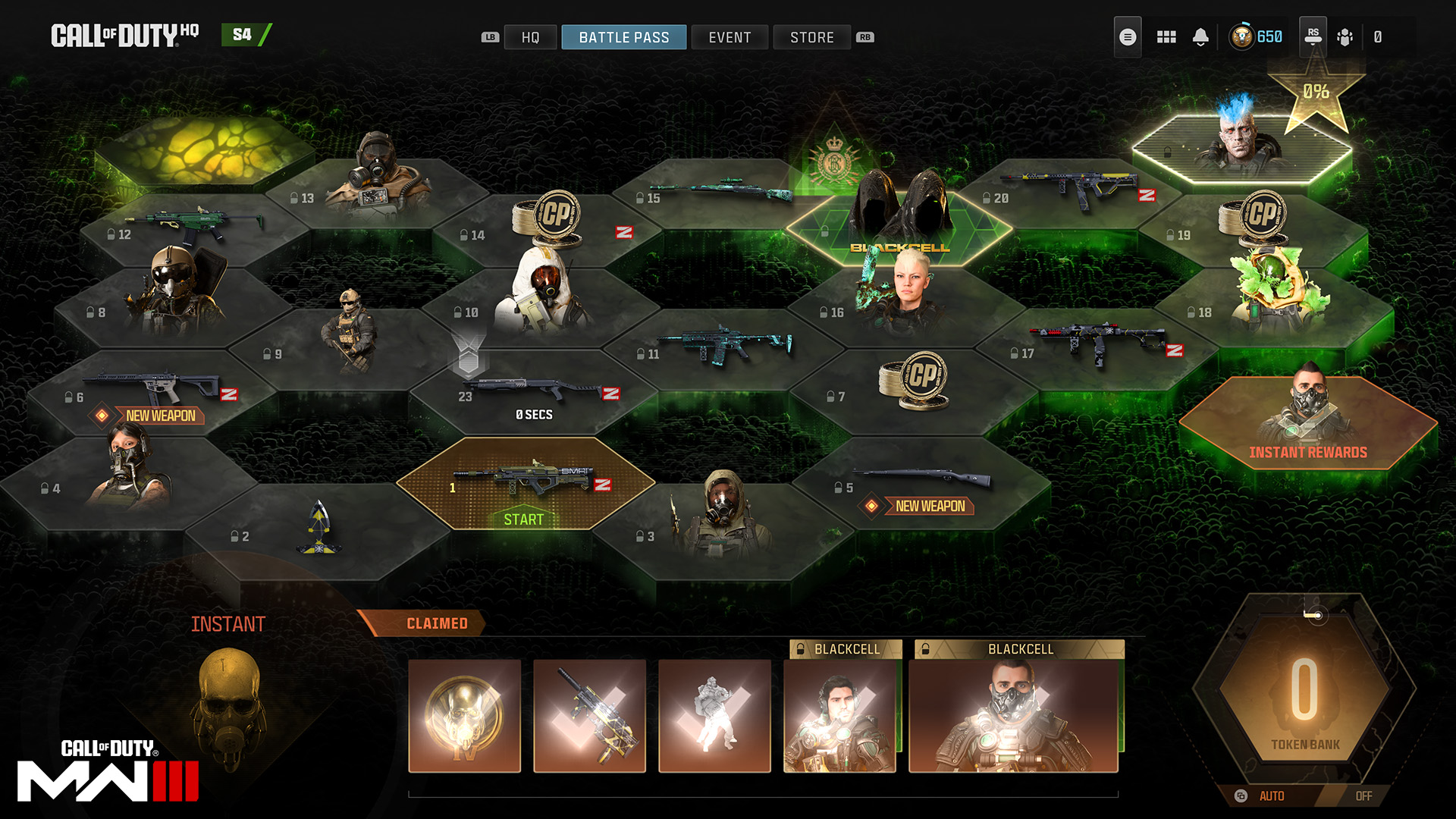Image resolution: width=1456 pixels, height=819 pixels.
Task: Open the grid apps menu icon
Action: click(1166, 37)
